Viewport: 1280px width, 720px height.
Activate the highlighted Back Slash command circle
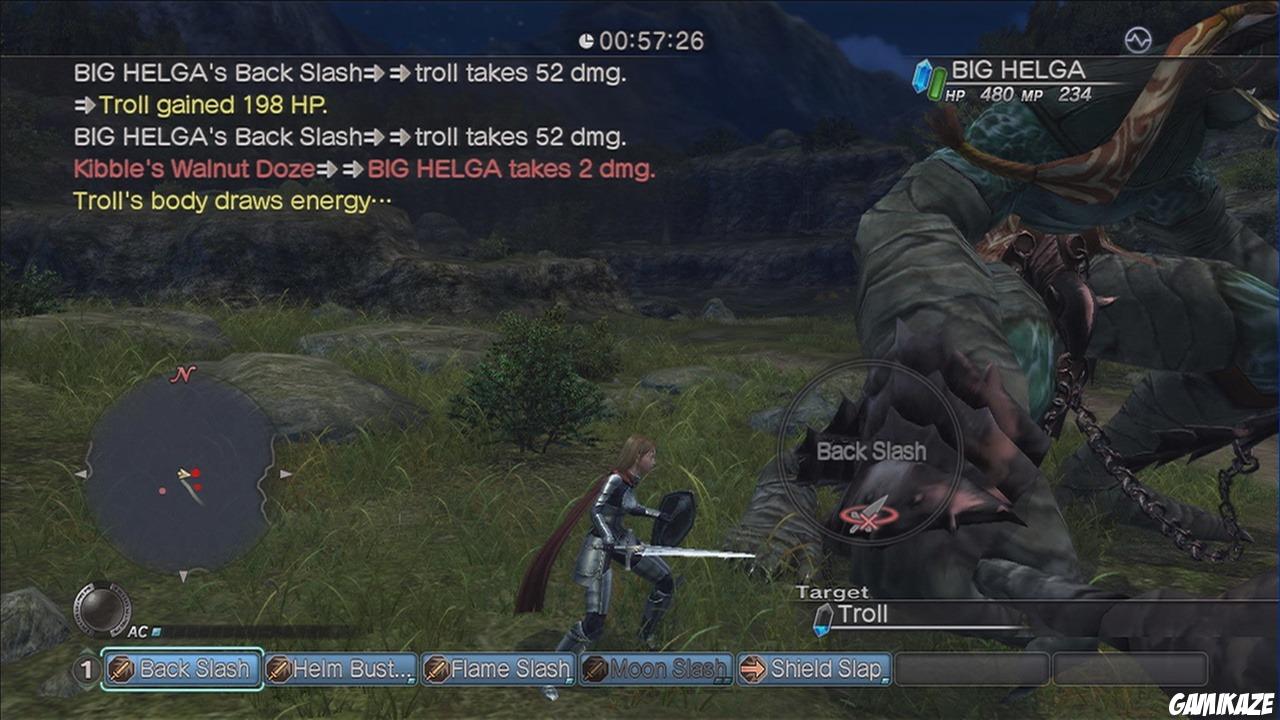click(872, 452)
